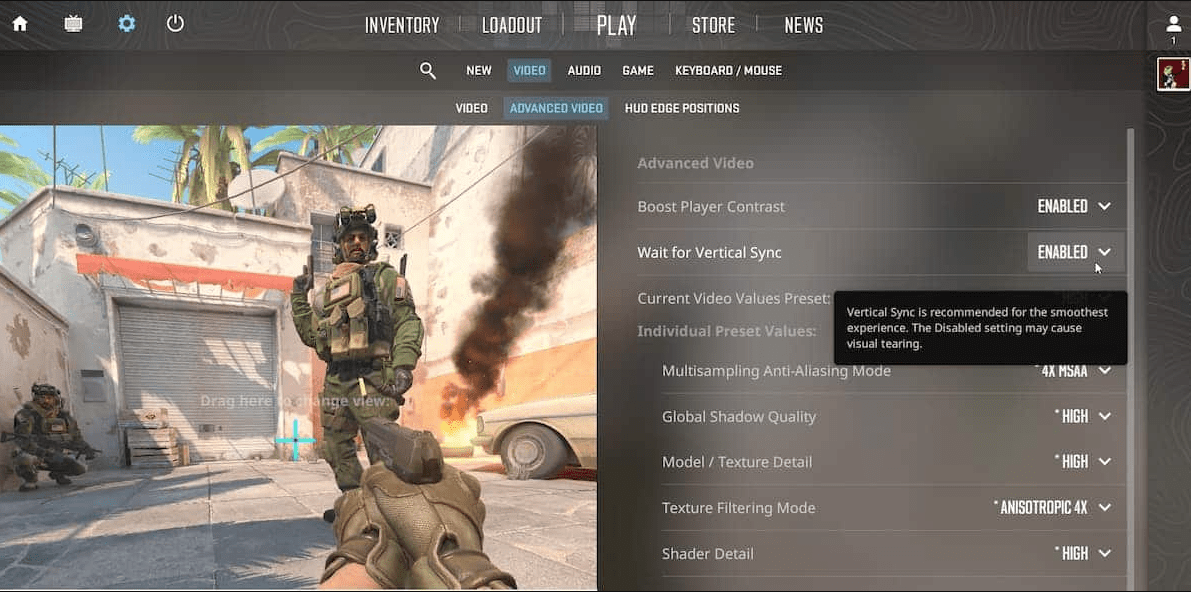Image resolution: width=1191 pixels, height=592 pixels.
Task: Go to the home screen icon
Action: point(20,24)
